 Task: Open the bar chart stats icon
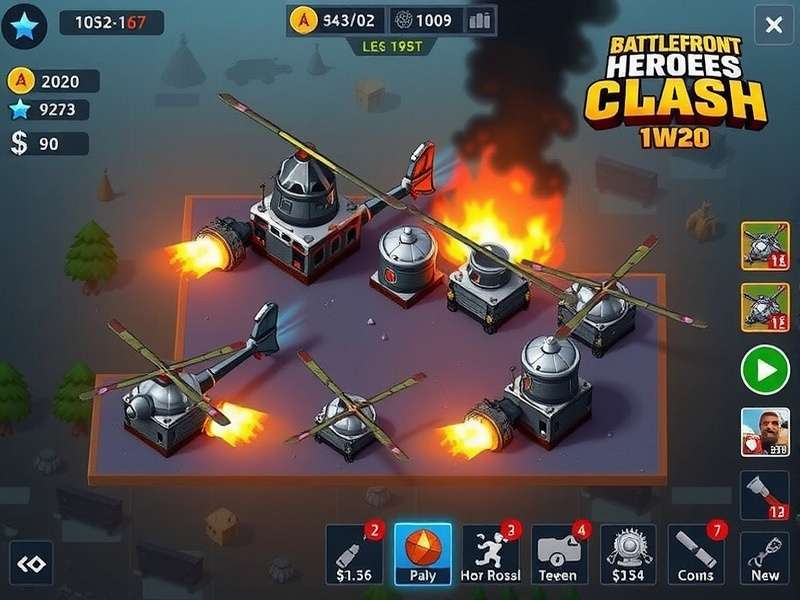click(x=480, y=20)
